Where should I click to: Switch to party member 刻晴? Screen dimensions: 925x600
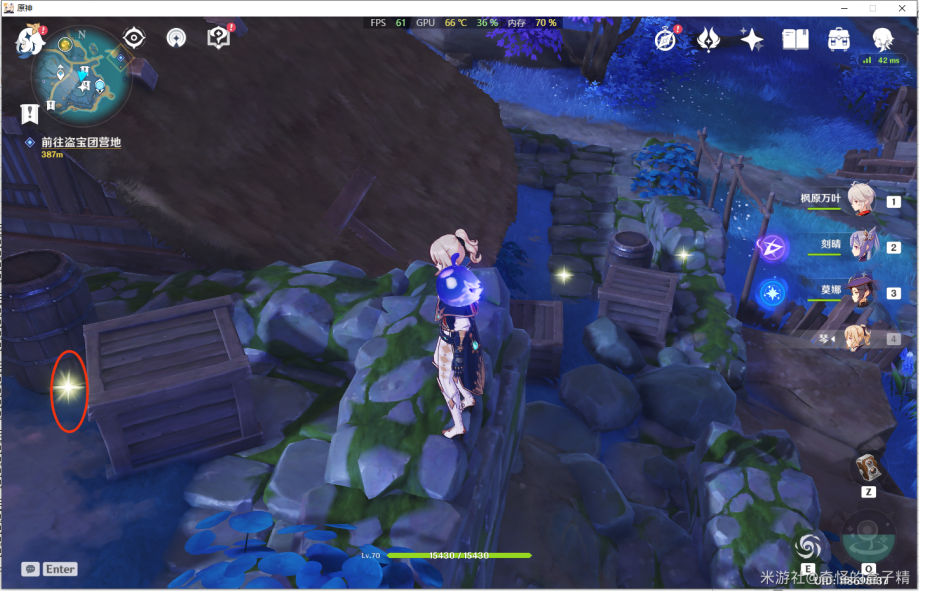coord(861,245)
